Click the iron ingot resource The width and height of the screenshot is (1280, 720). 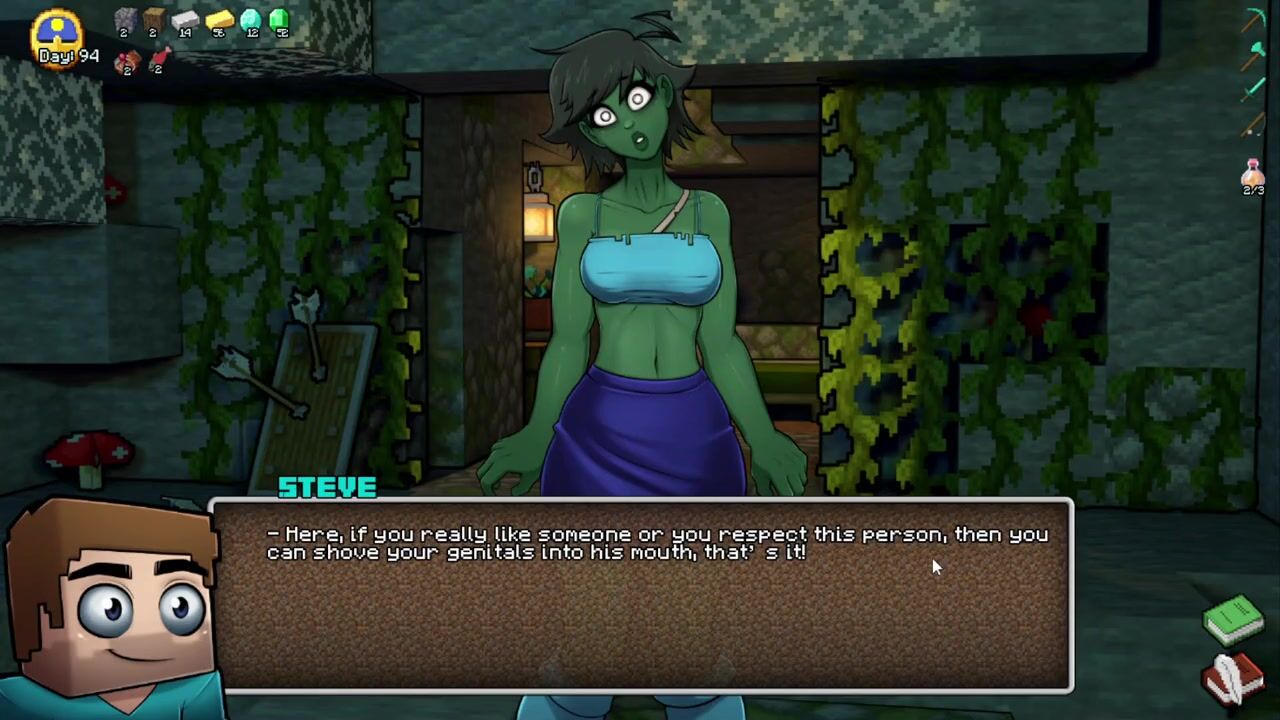[185, 21]
